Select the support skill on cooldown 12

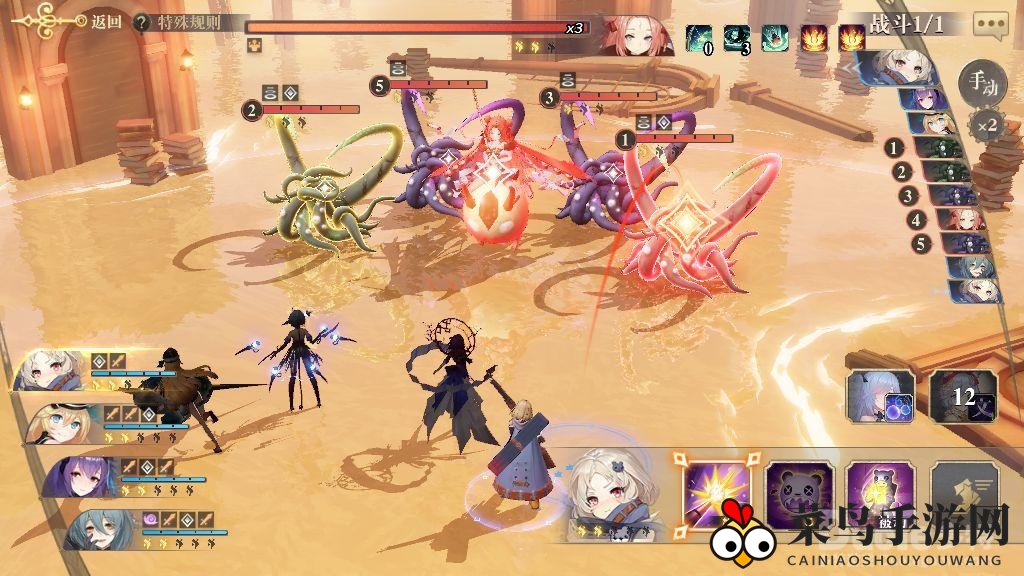coord(962,394)
